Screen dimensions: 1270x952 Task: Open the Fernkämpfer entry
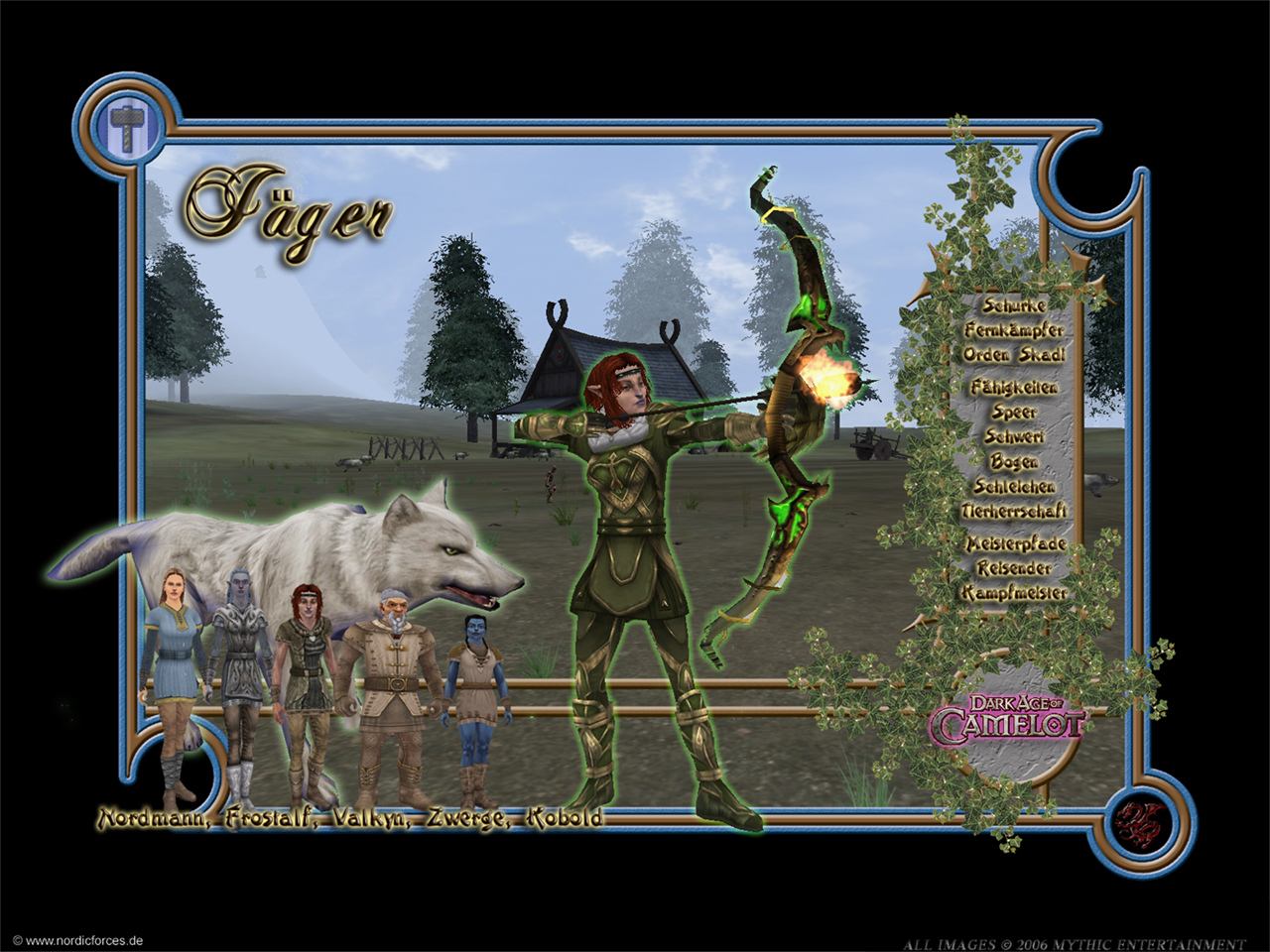[x=1014, y=330]
